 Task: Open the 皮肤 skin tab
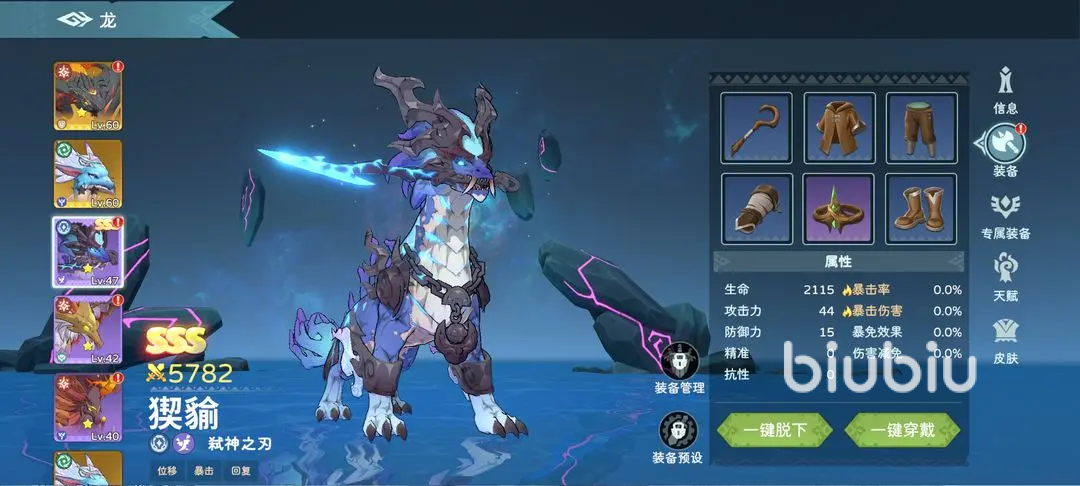pos(1006,340)
